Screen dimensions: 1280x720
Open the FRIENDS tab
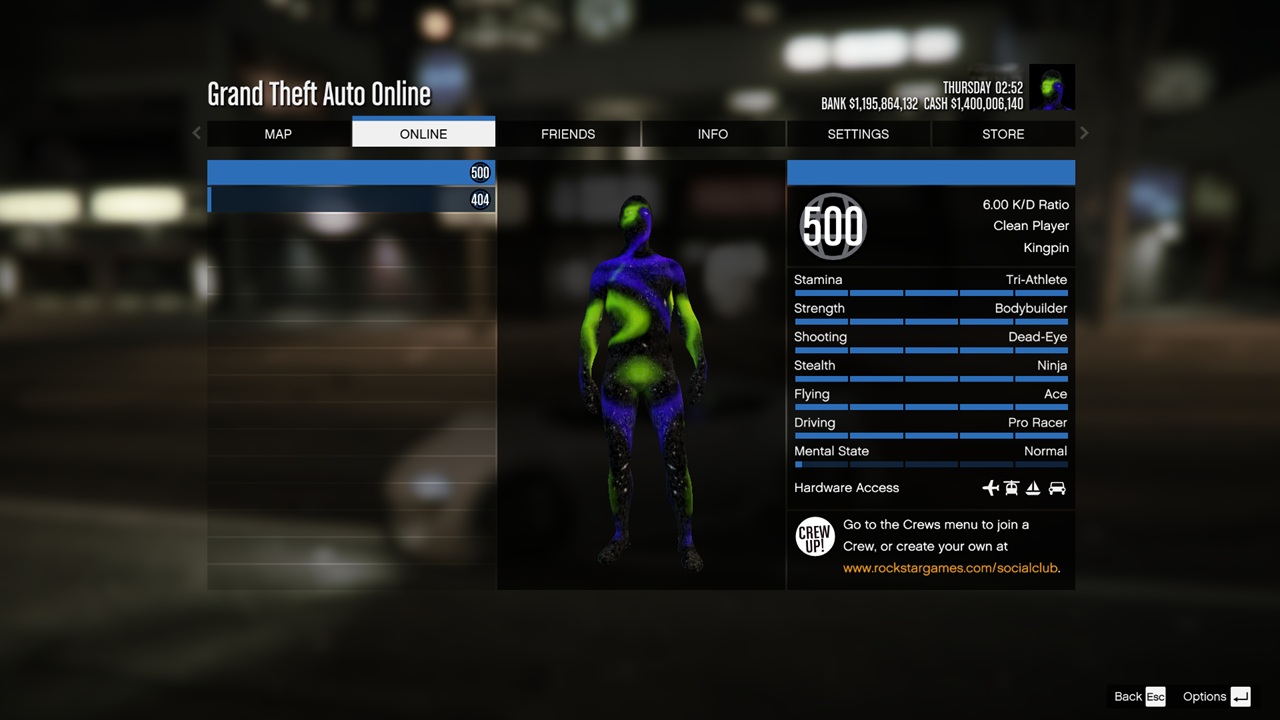click(x=568, y=134)
